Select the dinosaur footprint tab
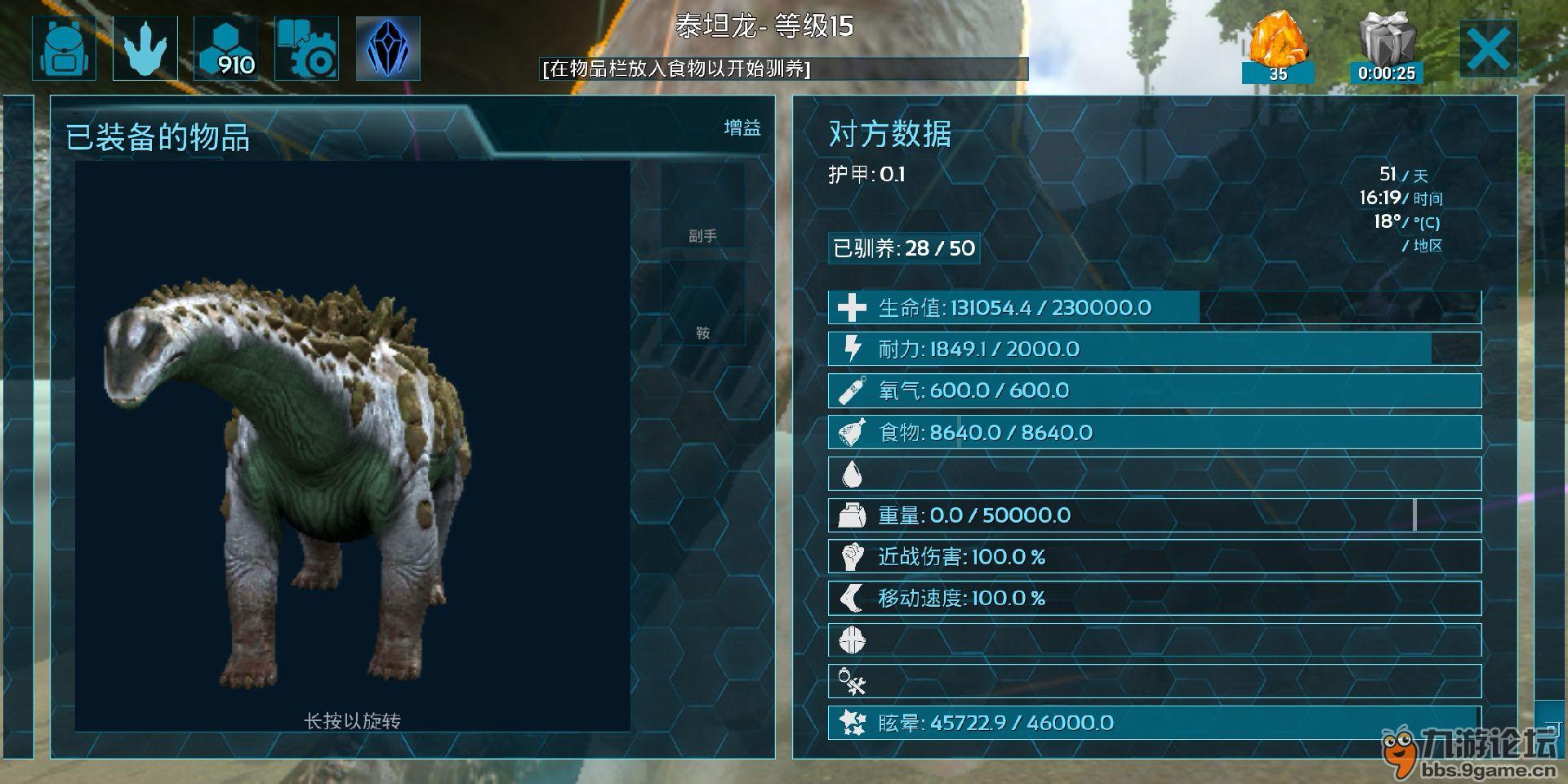This screenshot has width=1568, height=784. (x=145, y=49)
